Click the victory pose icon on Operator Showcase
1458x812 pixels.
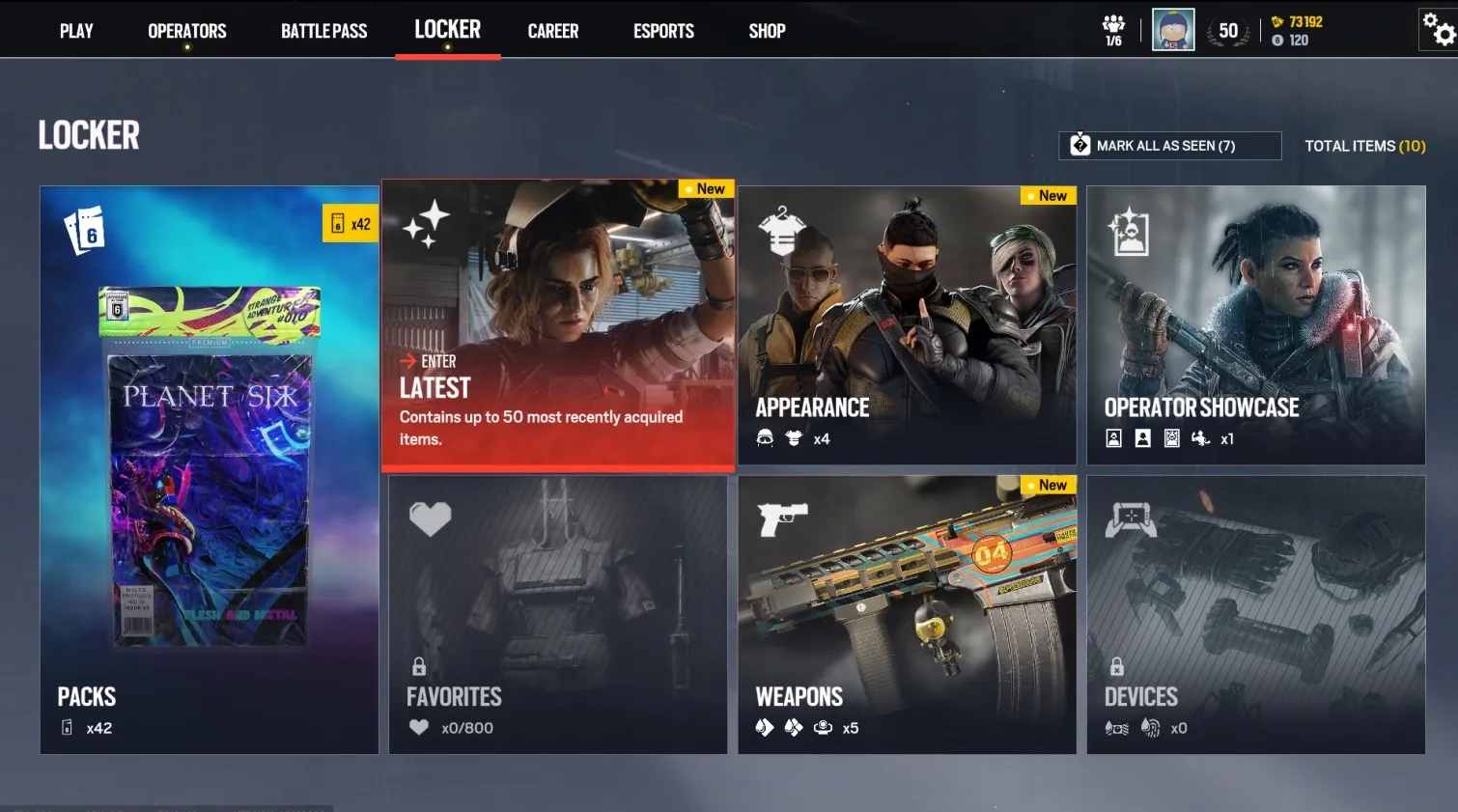(x=1200, y=438)
